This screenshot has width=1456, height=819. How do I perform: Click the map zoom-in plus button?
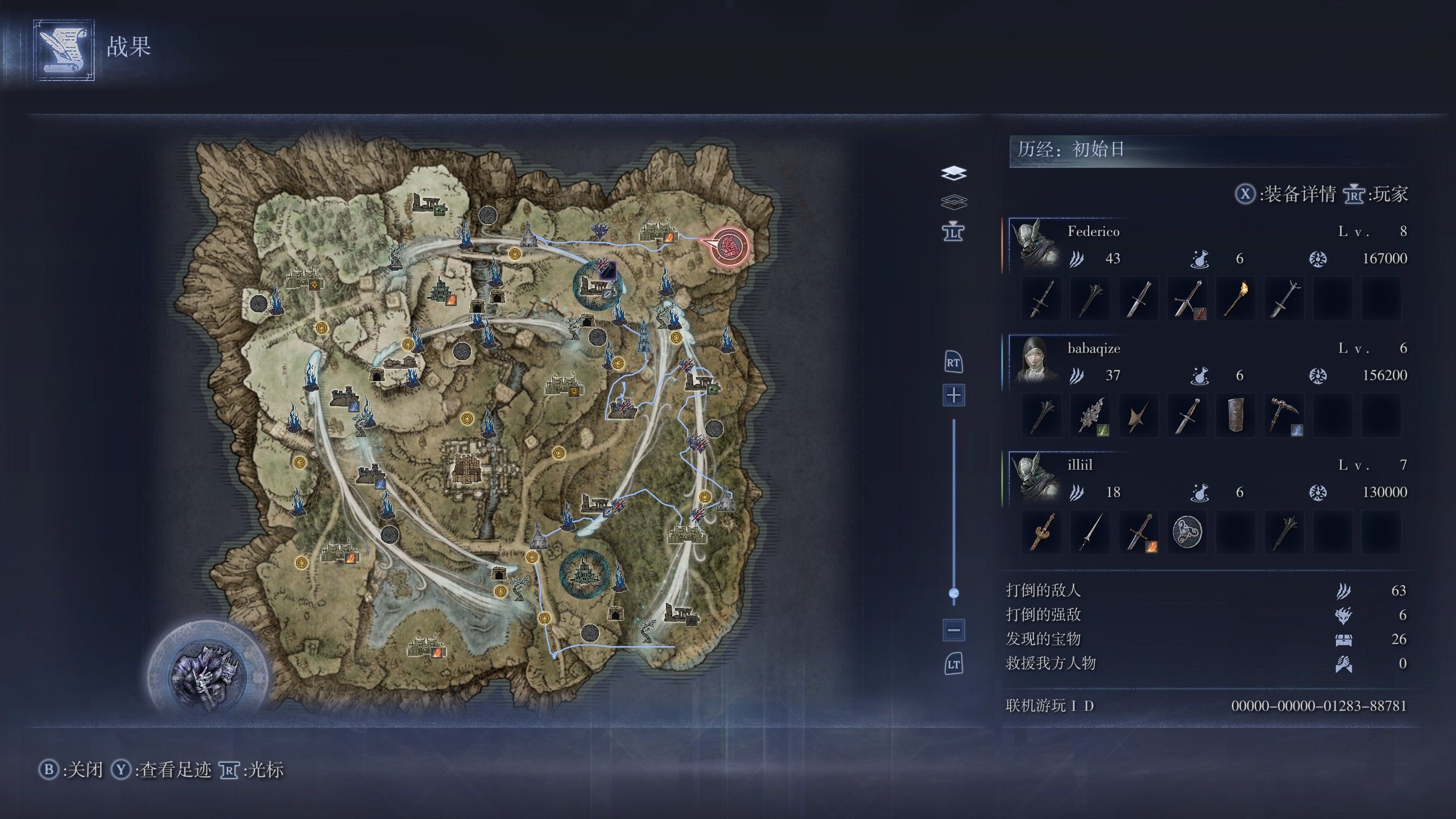(954, 395)
